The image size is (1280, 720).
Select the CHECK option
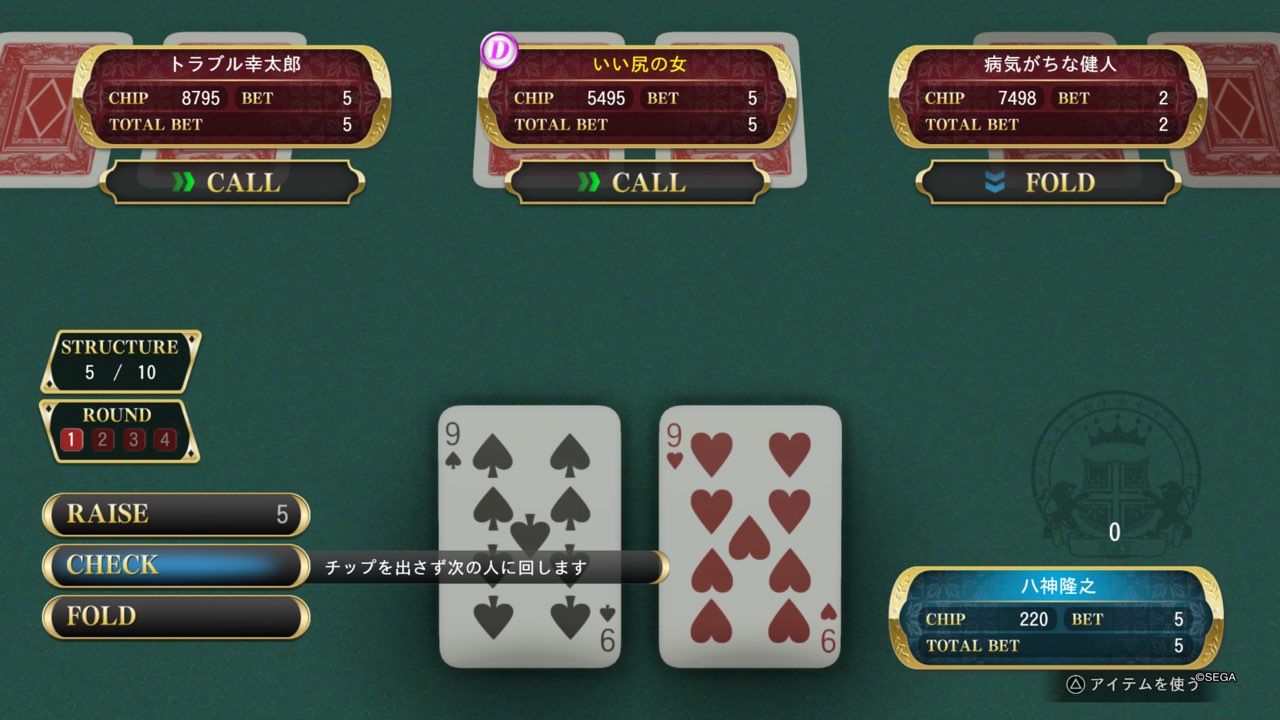176,565
